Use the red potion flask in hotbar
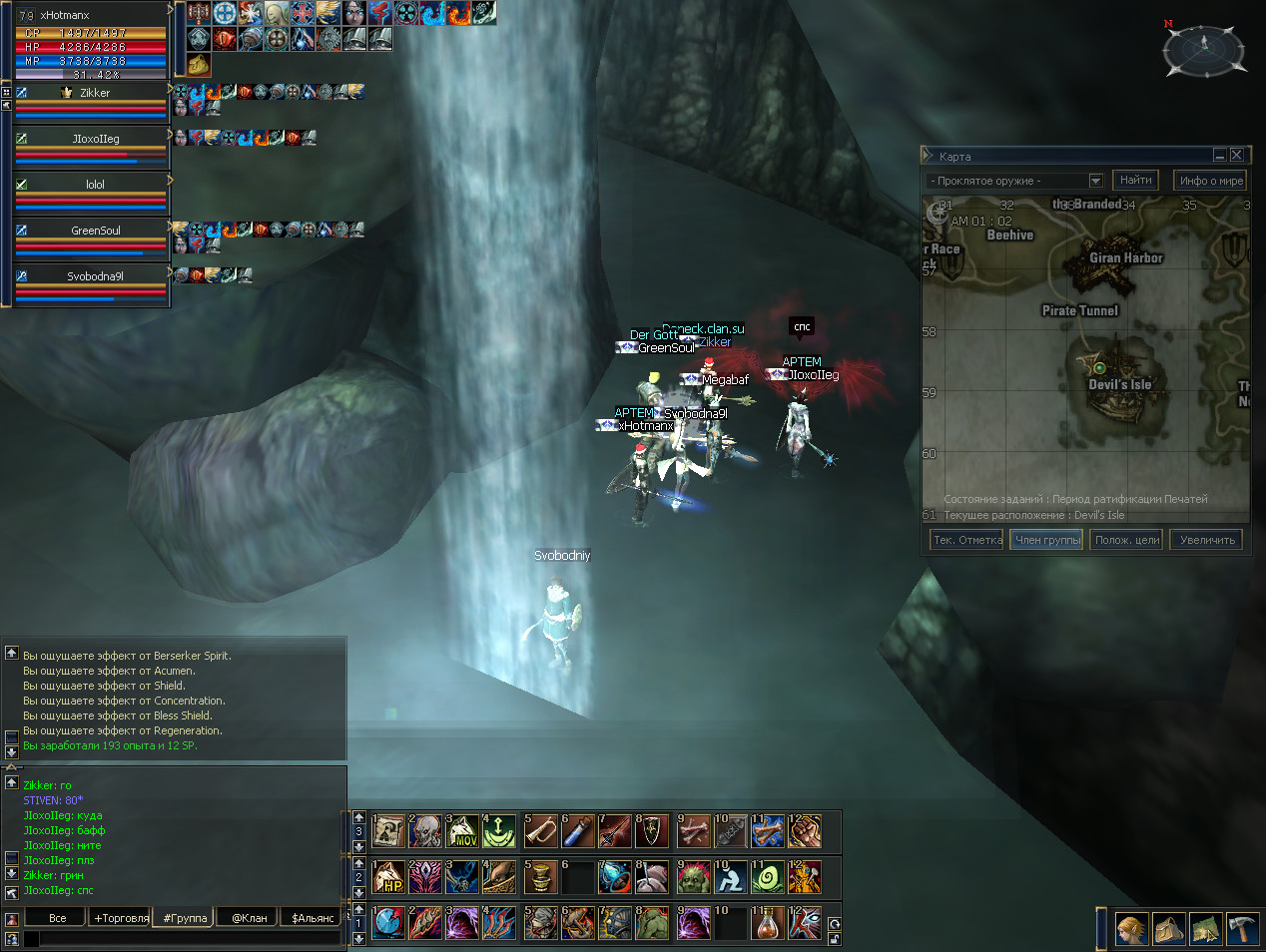Image resolution: width=1266 pixels, height=952 pixels. (x=767, y=924)
